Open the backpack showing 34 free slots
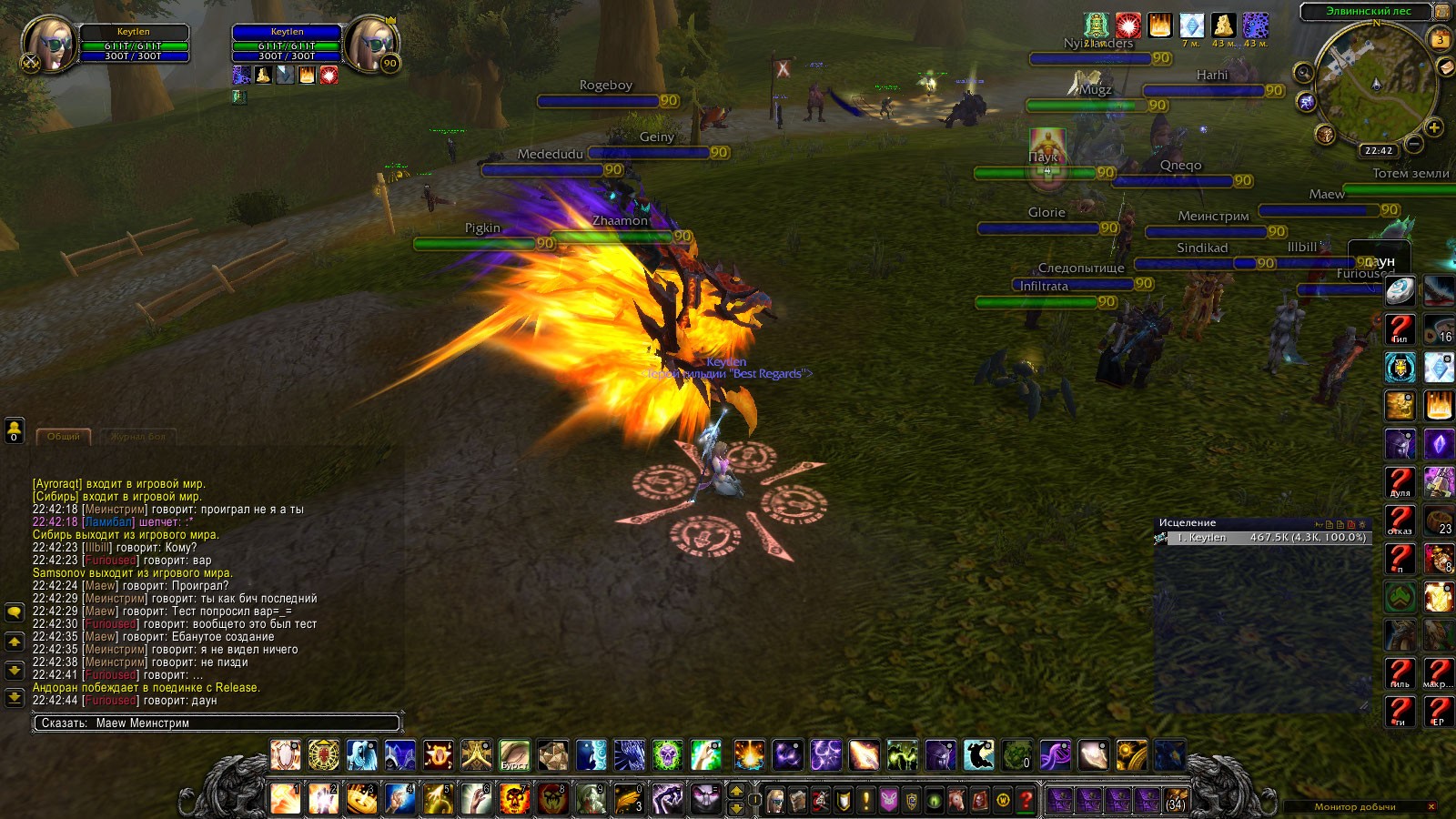The height and width of the screenshot is (819, 1456). (1174, 800)
